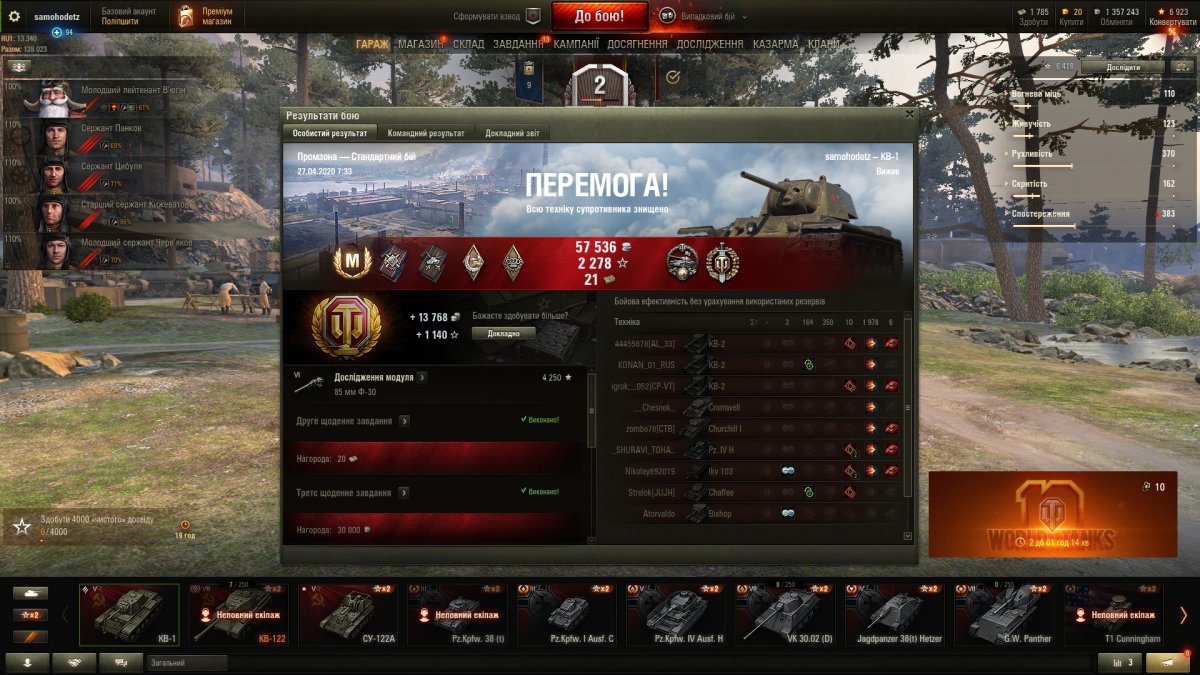Open the settings gear icon

click(x=14, y=17)
